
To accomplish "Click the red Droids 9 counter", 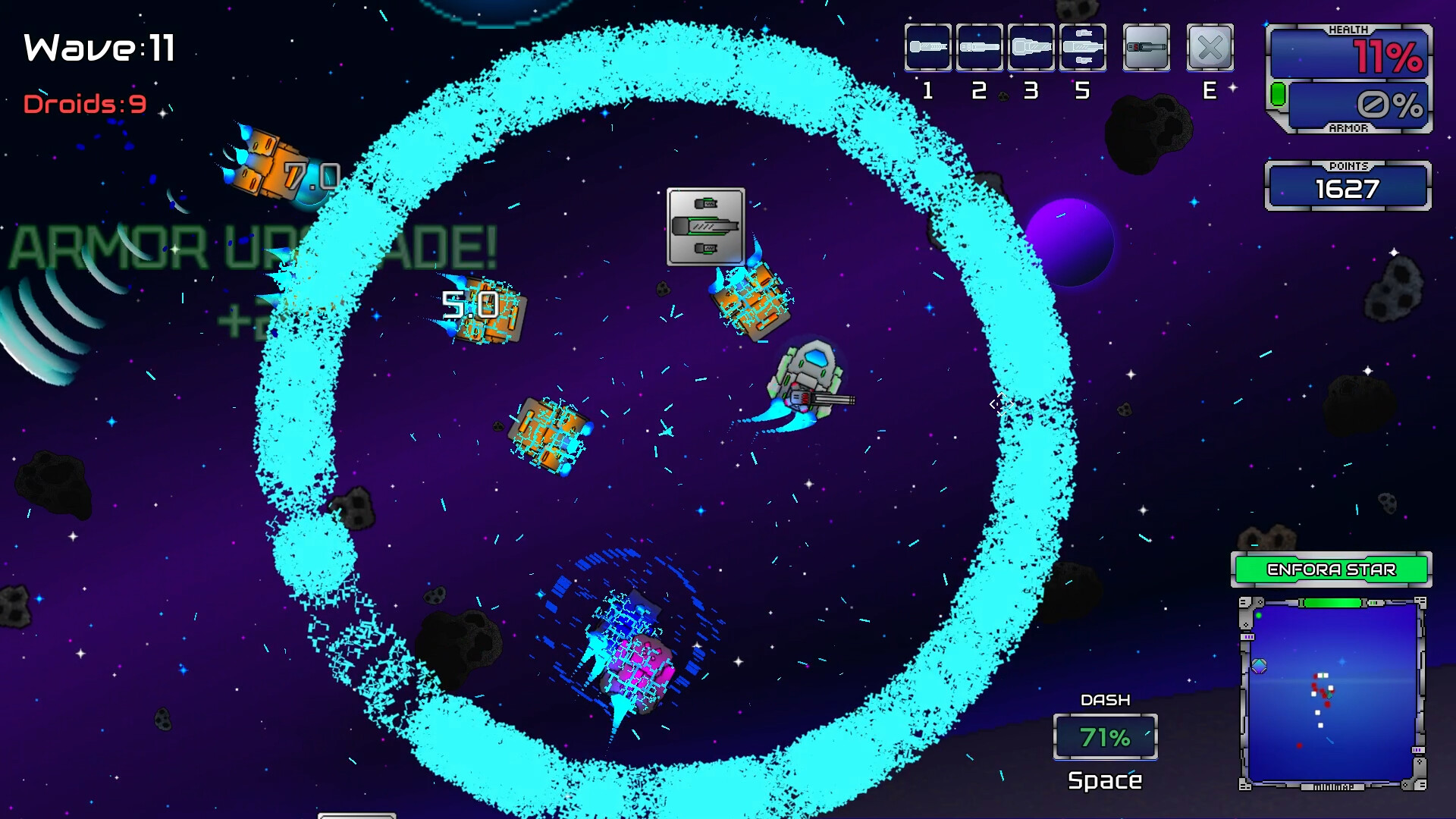I will point(85,105).
